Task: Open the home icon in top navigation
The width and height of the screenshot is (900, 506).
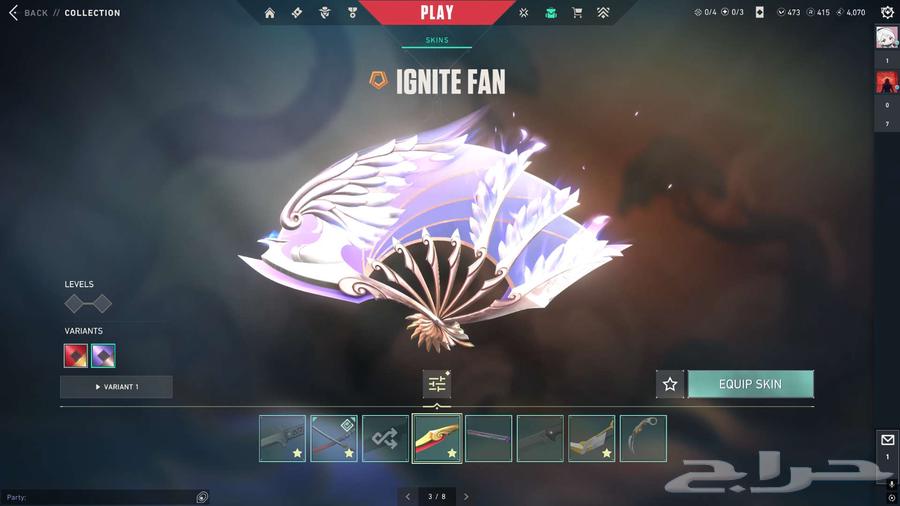Action: pyautogui.click(x=270, y=13)
